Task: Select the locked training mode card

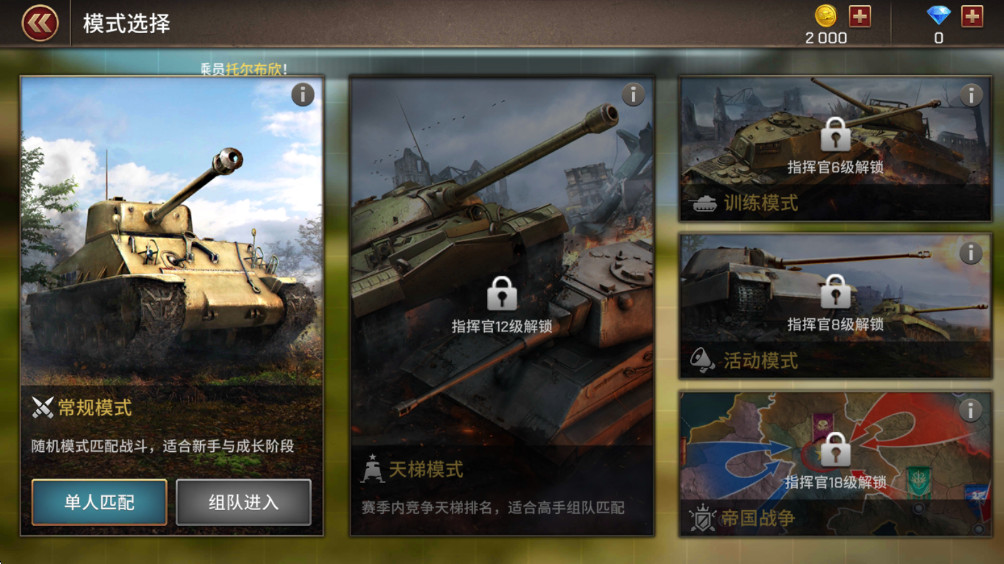Action: point(835,150)
